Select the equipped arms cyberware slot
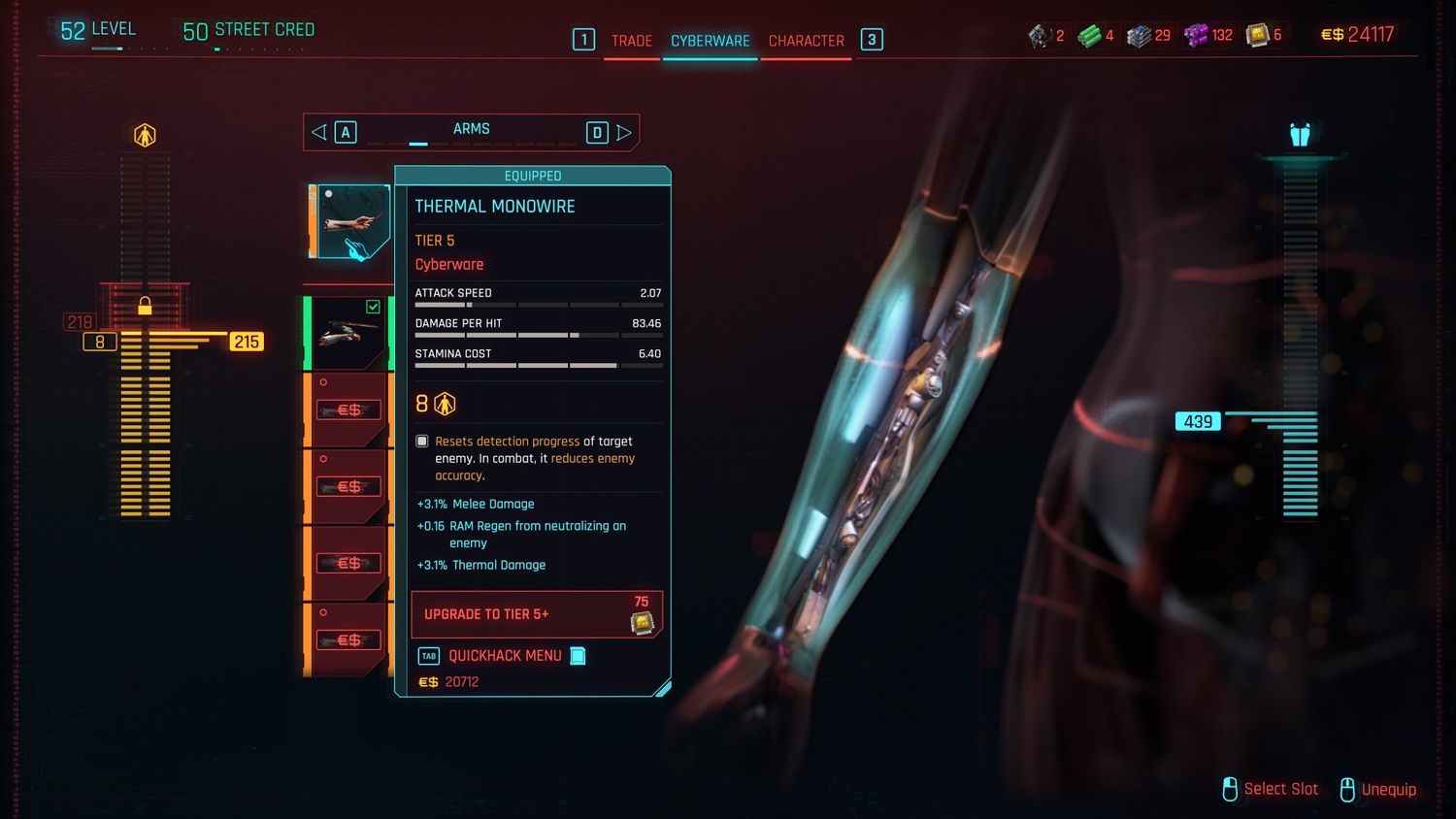 (x=349, y=222)
